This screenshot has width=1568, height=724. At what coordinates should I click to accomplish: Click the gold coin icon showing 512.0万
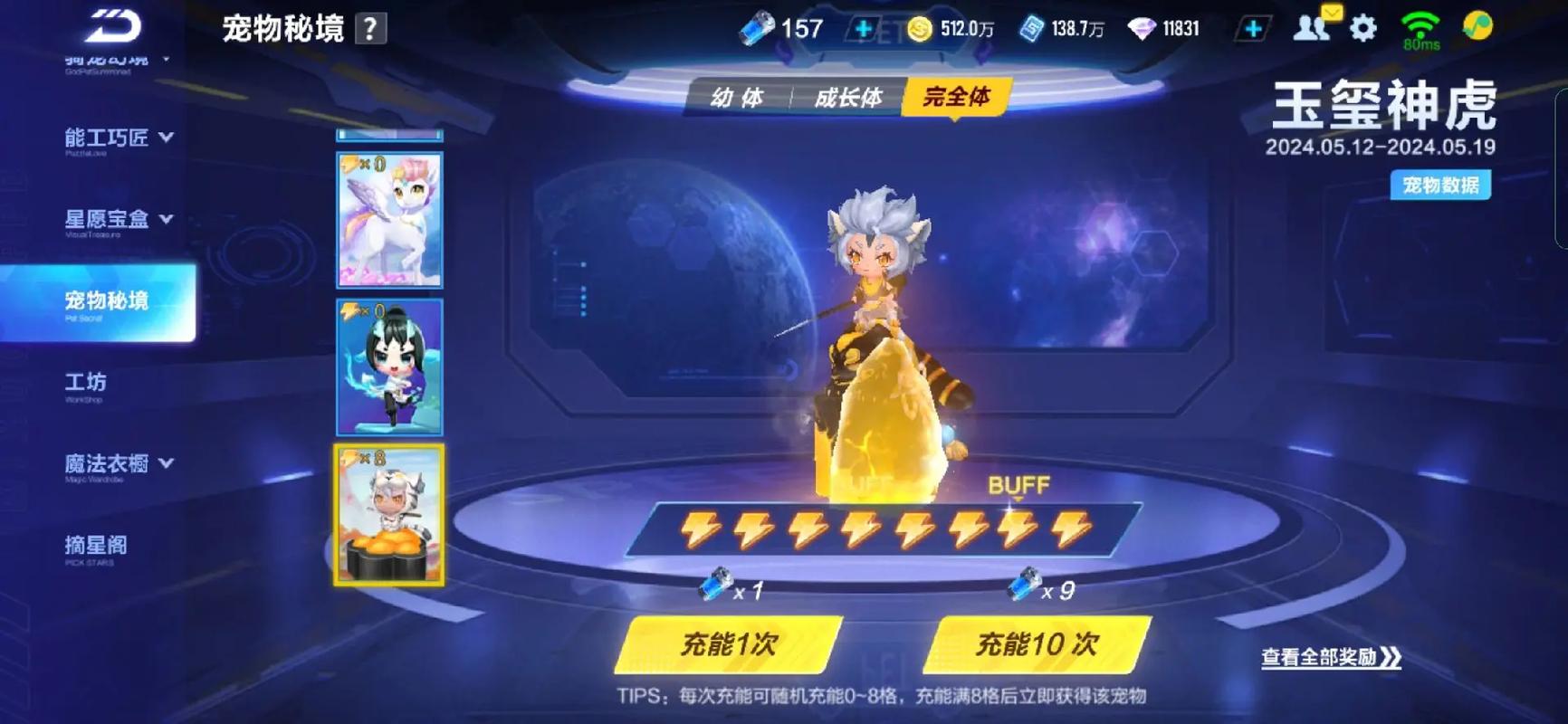(x=922, y=27)
